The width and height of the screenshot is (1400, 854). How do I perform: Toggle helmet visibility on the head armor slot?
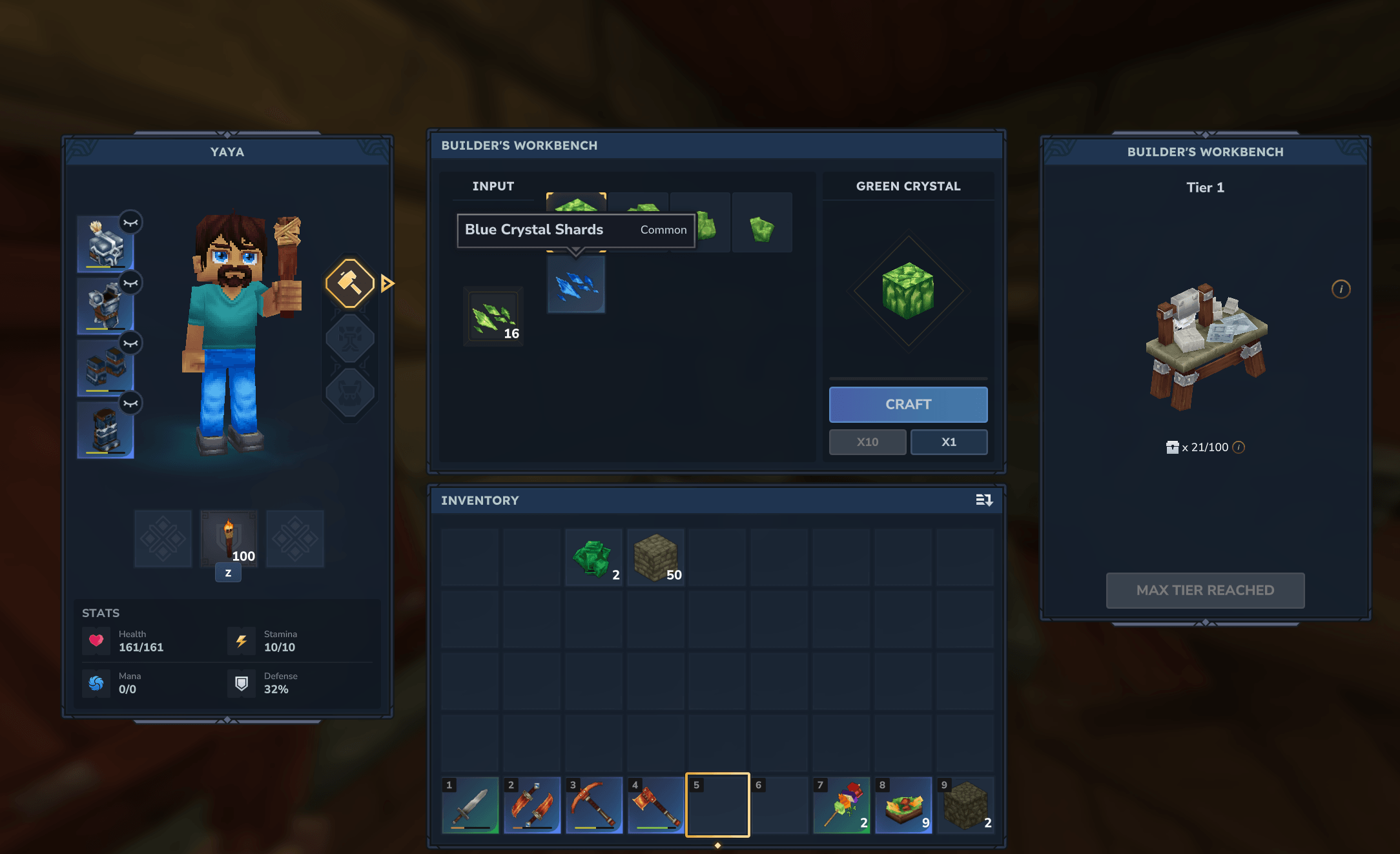[x=131, y=223]
